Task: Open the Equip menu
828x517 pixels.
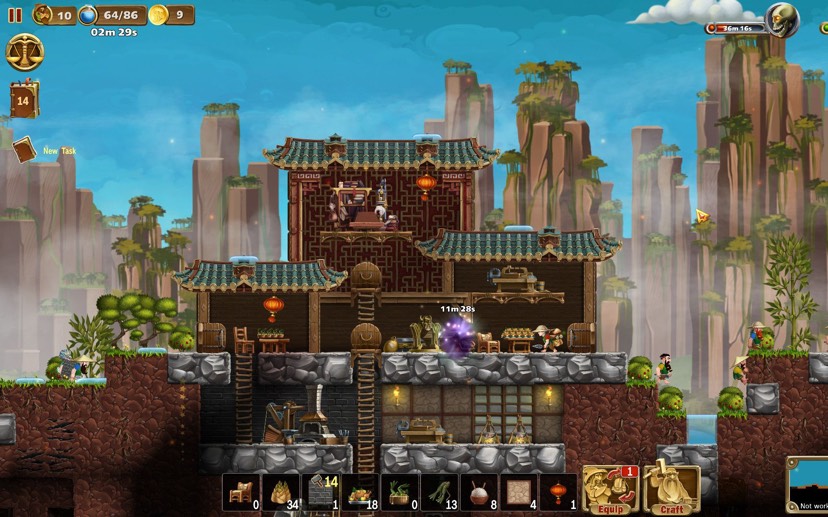Action: [x=610, y=490]
